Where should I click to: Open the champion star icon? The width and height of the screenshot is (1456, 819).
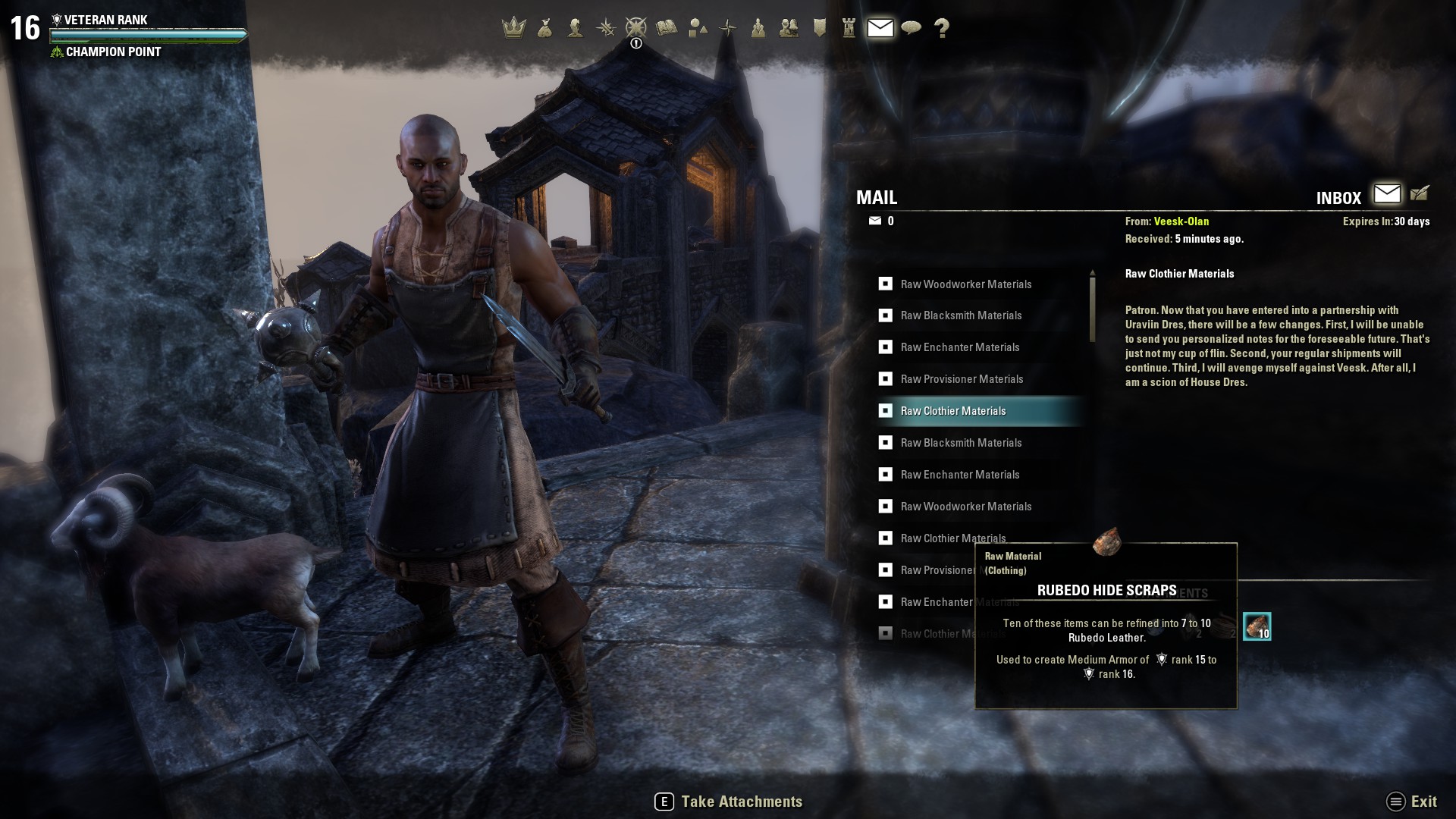click(x=635, y=28)
